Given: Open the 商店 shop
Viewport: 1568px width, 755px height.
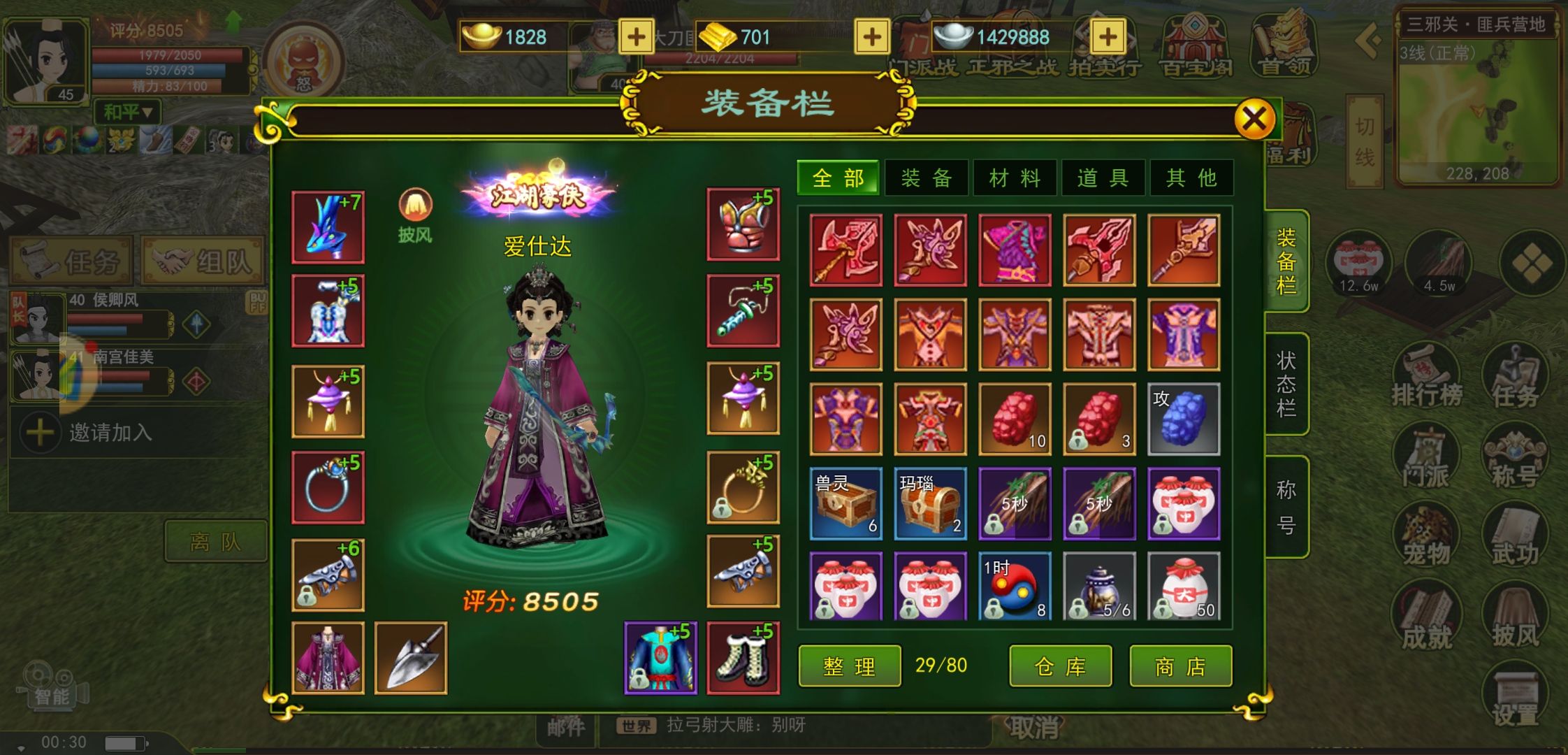Looking at the screenshot, I should coord(1180,666).
